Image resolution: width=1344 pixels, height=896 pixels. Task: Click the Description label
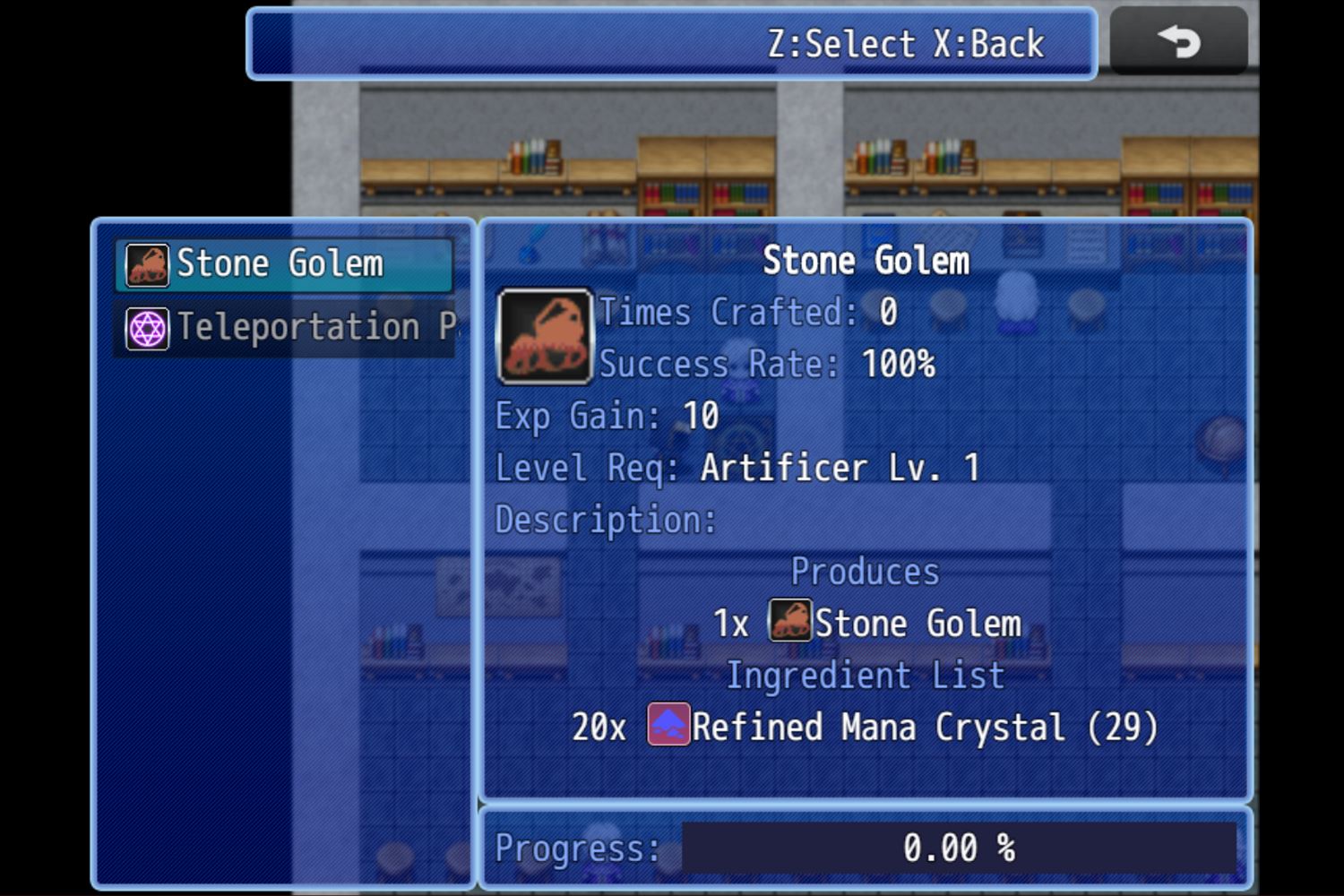pyautogui.click(x=604, y=519)
